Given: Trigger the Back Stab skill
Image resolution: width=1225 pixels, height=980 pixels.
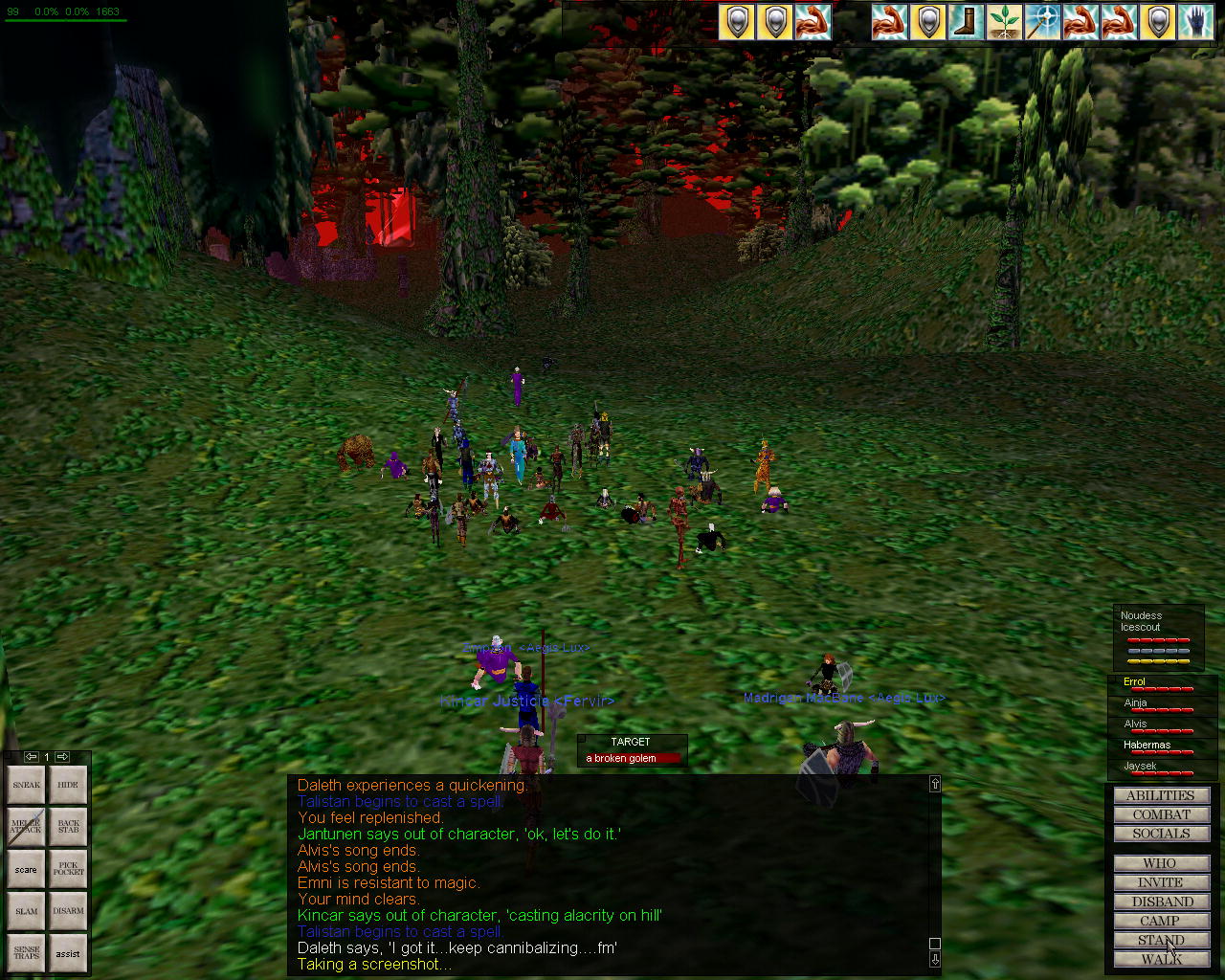Looking at the screenshot, I should click(x=68, y=826).
